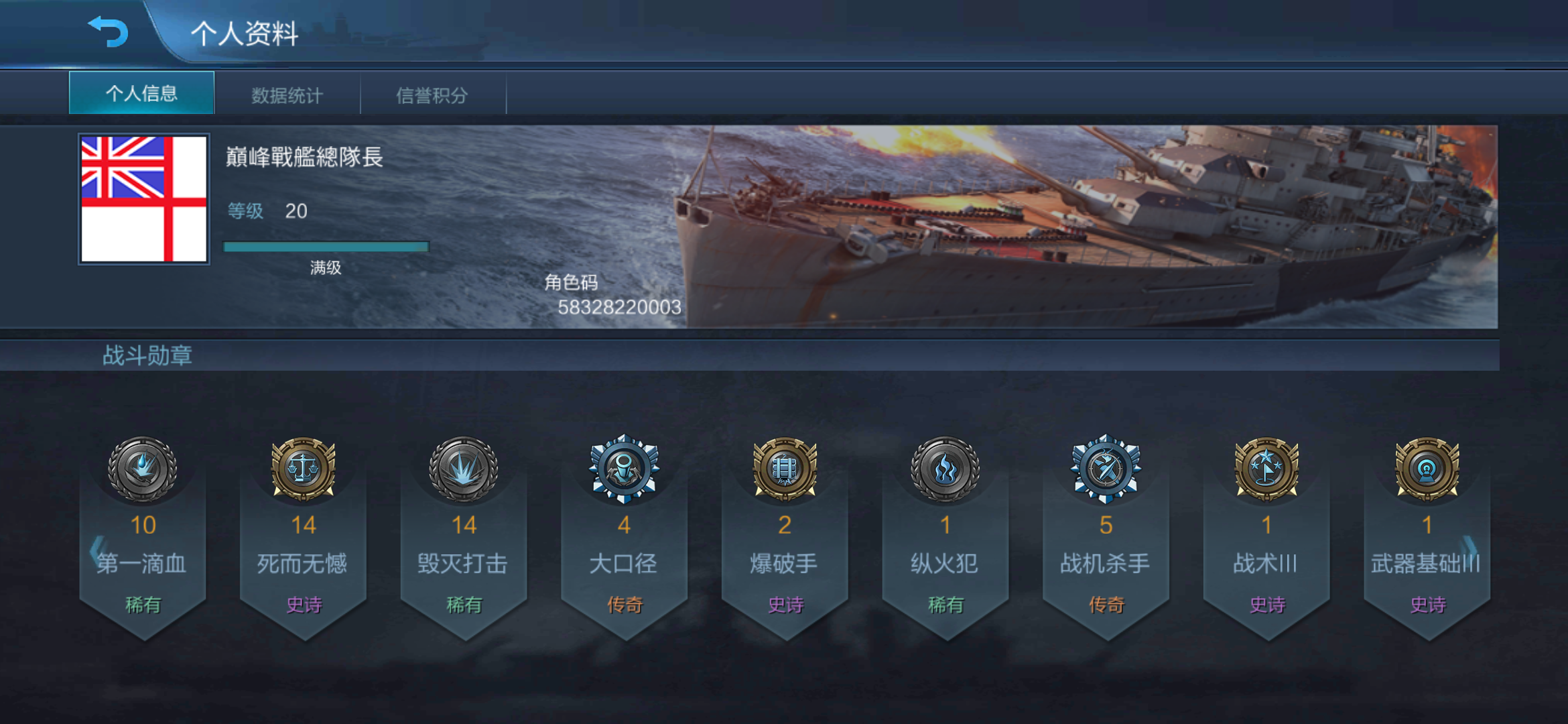Click the level progress bar showing 满级

(x=326, y=246)
